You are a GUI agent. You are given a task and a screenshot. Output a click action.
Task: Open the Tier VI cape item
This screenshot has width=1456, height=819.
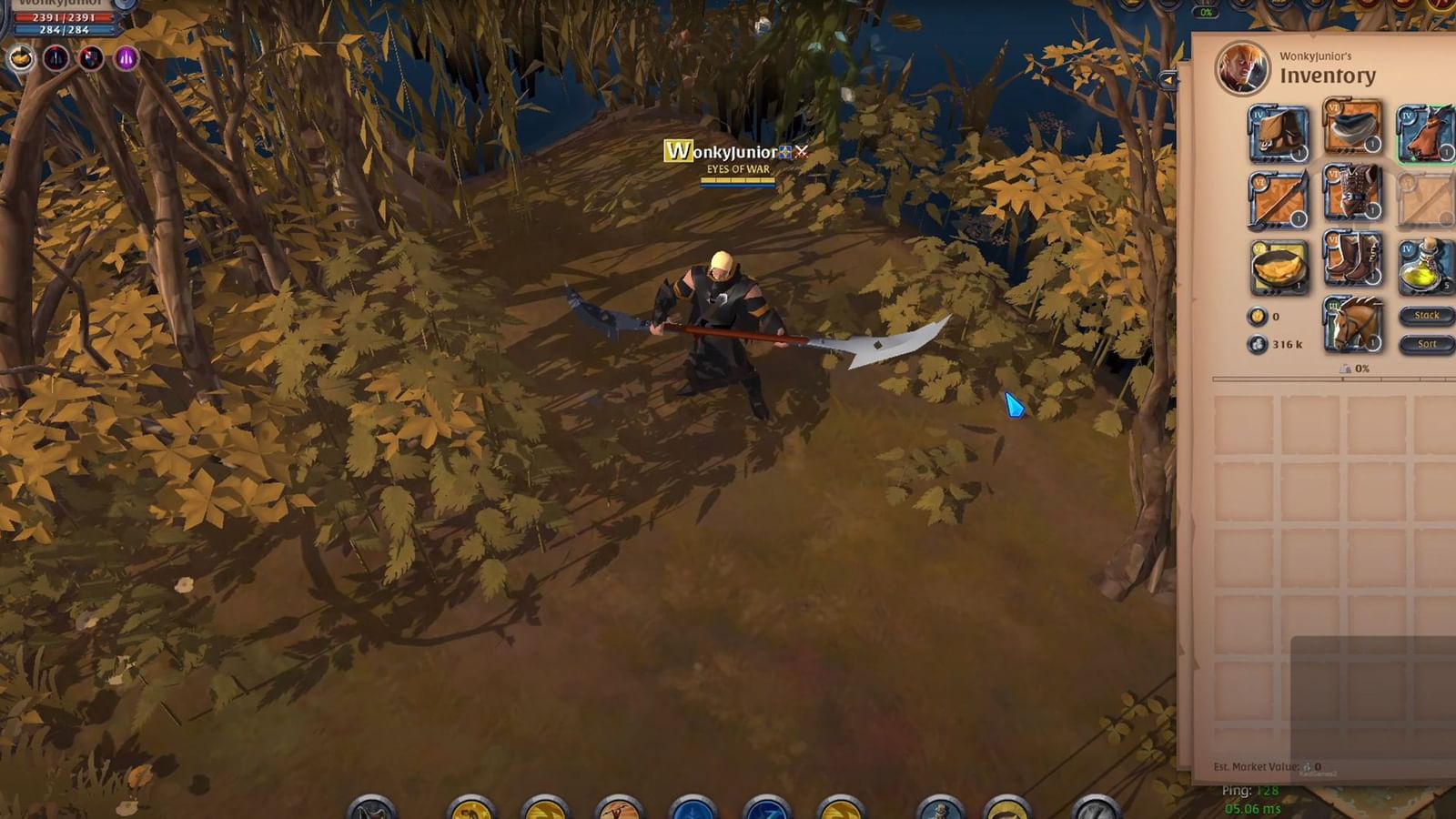tap(1353, 129)
